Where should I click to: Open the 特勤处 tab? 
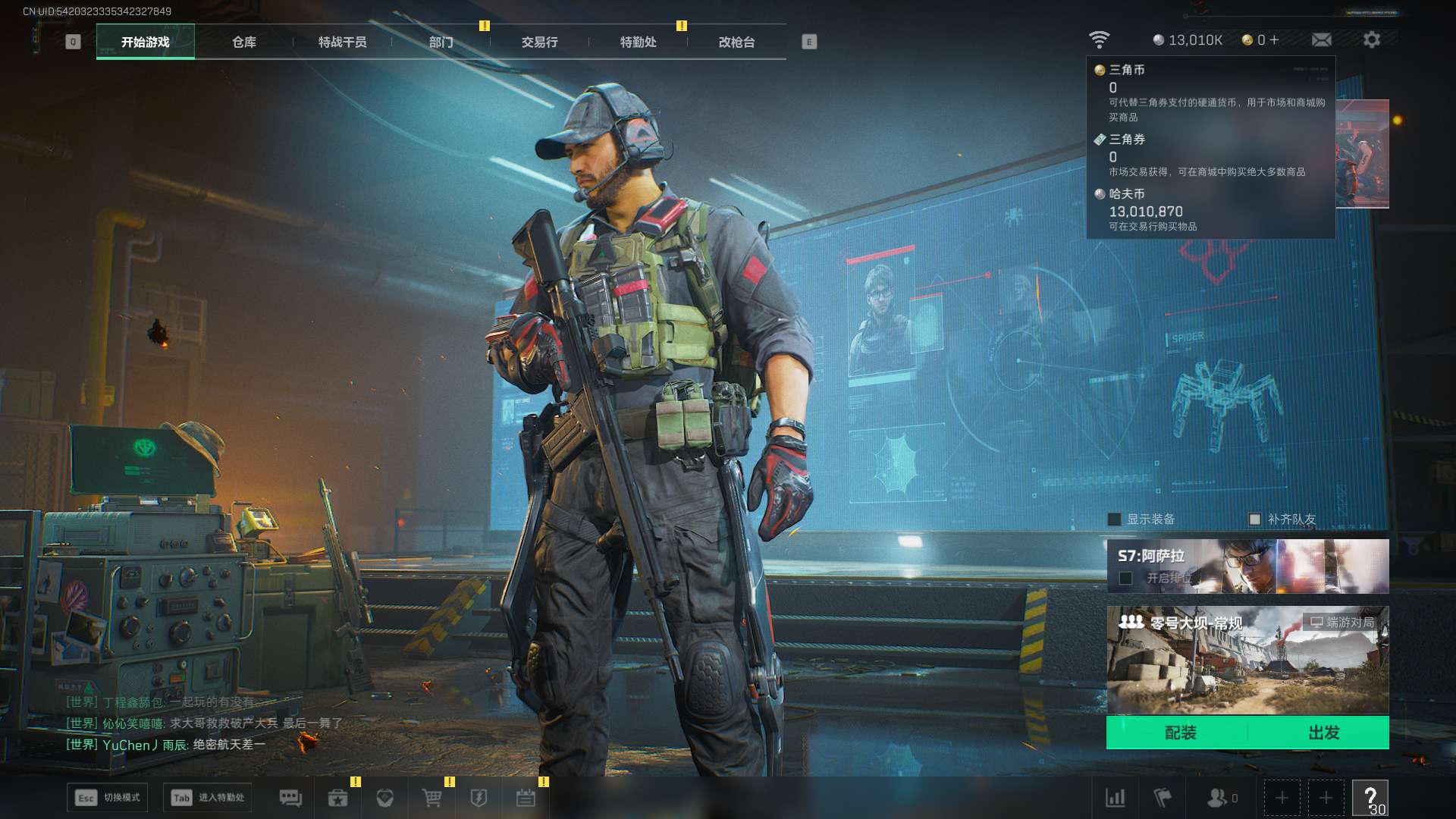pyautogui.click(x=638, y=42)
